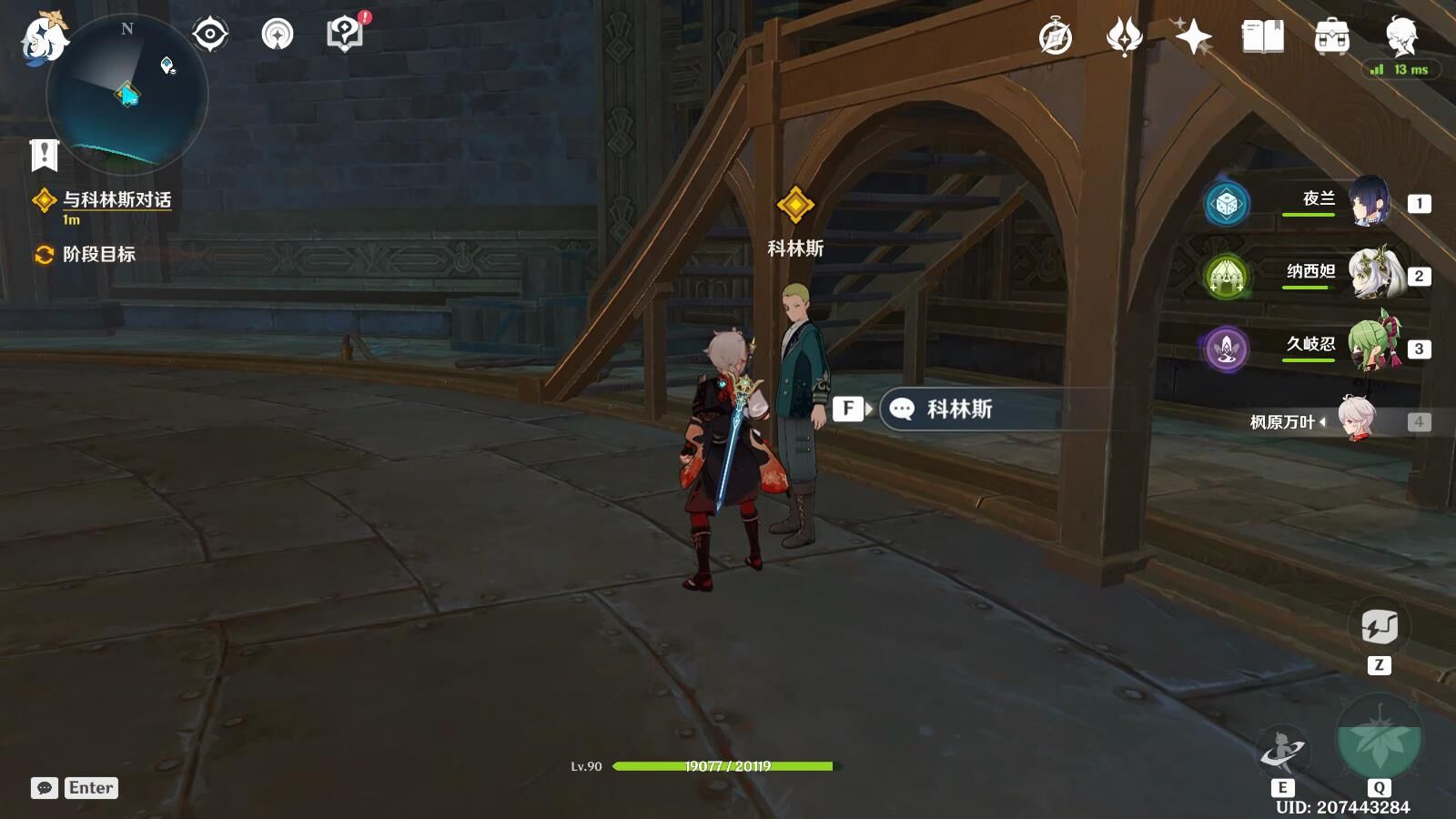The height and width of the screenshot is (819, 1456).
Task: Select the 与科林斯对话 quest tracker
Action: pyautogui.click(x=116, y=200)
